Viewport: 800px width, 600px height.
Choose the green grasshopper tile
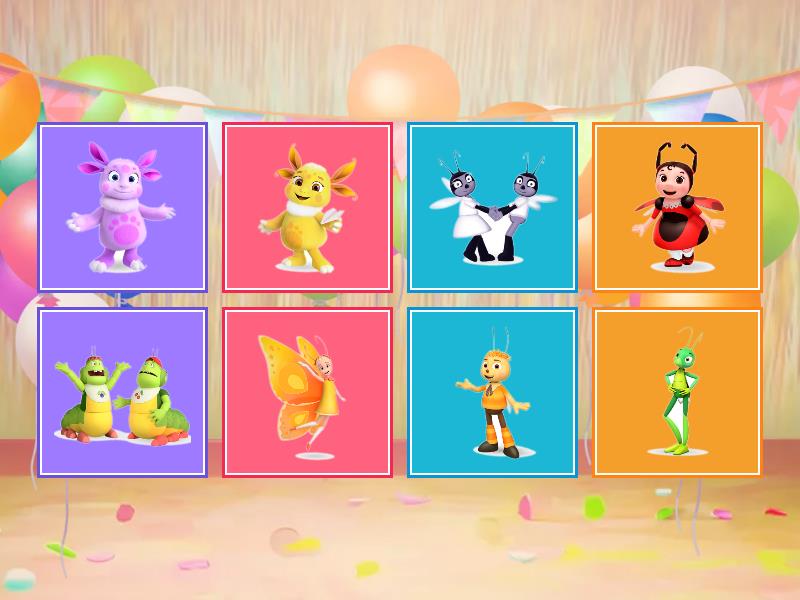click(677, 392)
